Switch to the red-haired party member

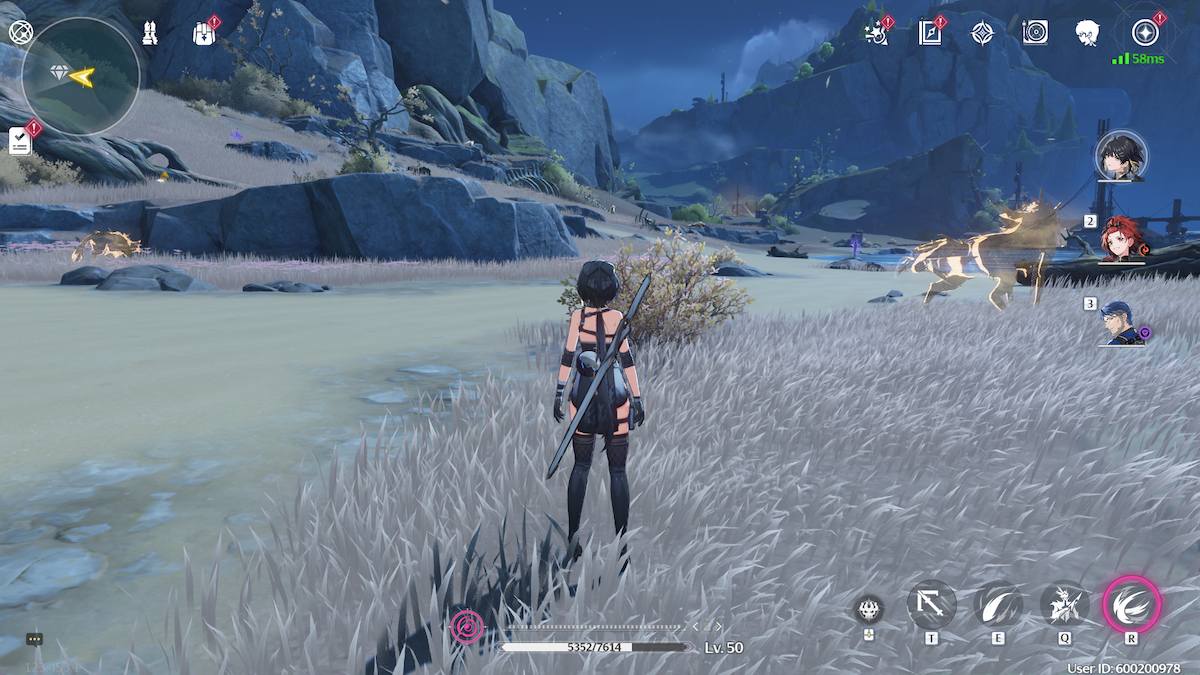click(x=1122, y=239)
